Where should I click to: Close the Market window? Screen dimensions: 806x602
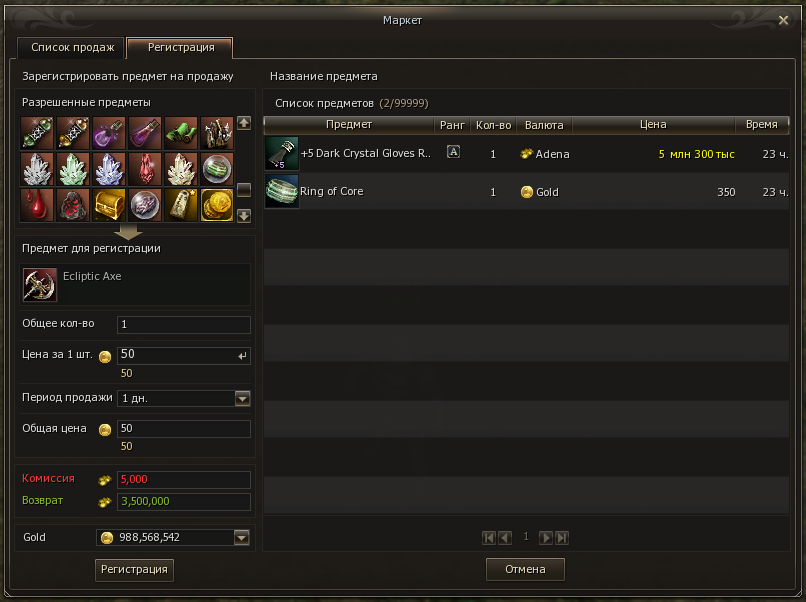(x=783, y=20)
